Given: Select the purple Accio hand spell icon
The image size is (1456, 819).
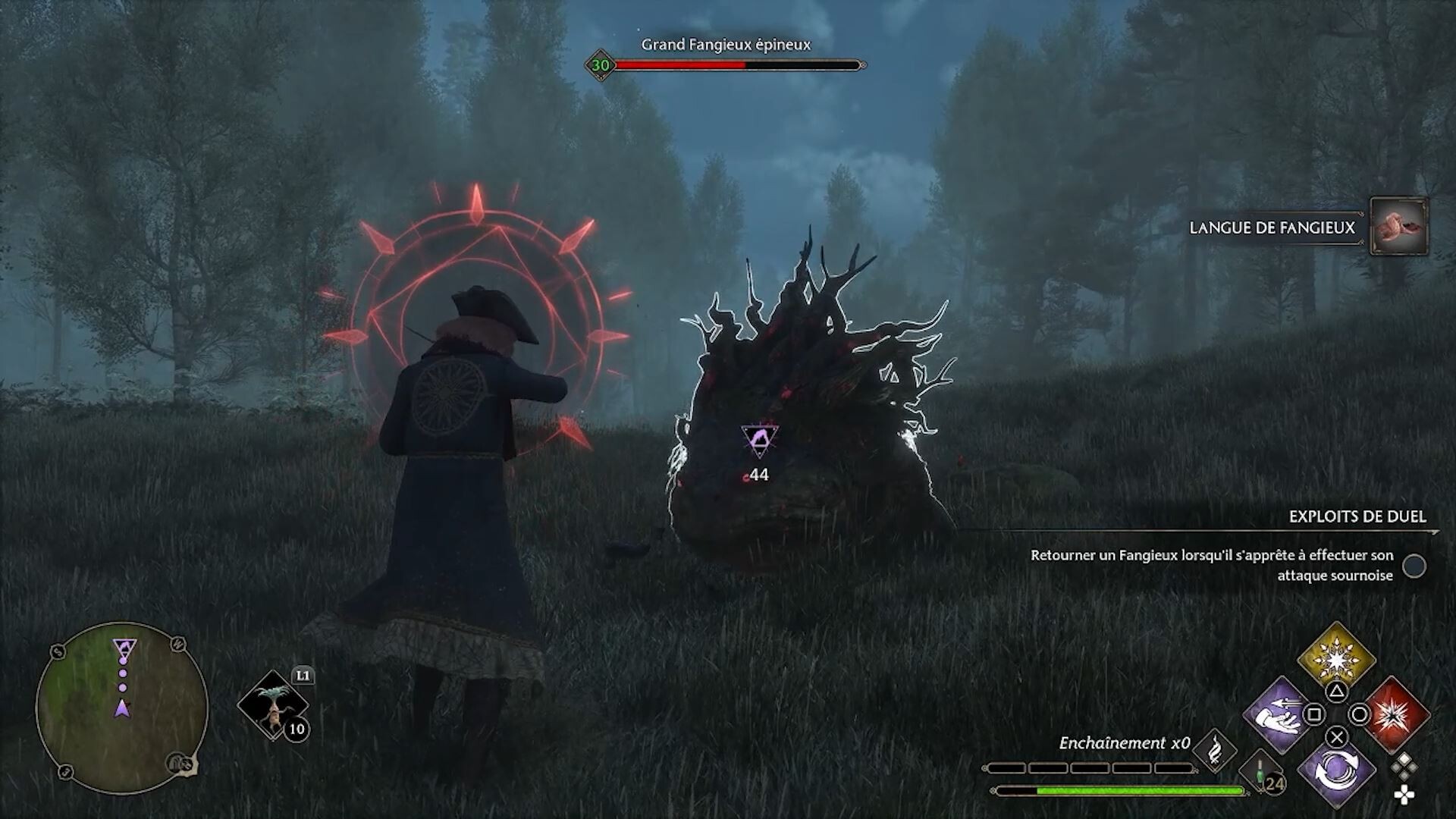Looking at the screenshot, I should pyautogui.click(x=1277, y=714).
